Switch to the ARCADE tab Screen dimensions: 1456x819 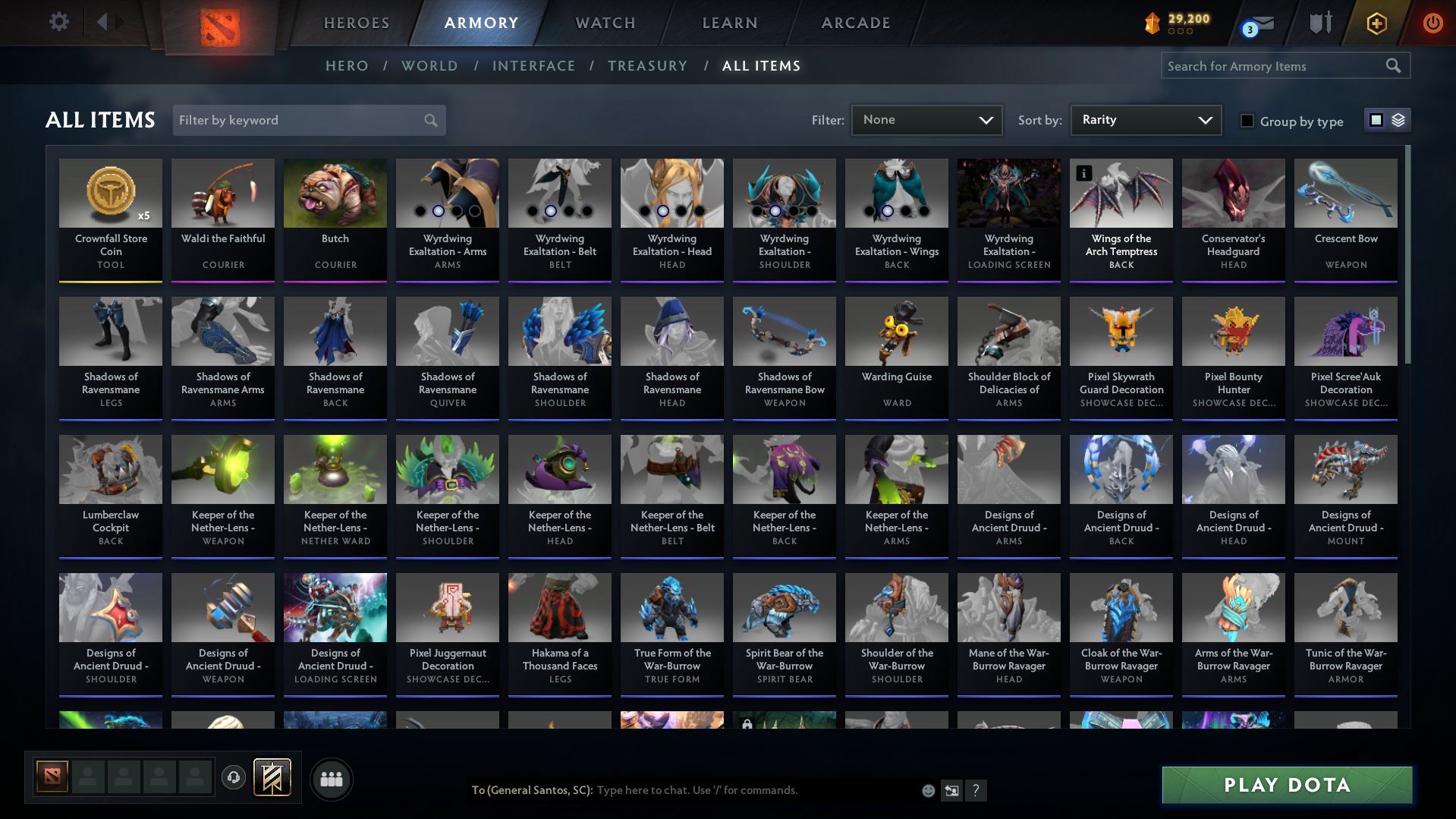[x=855, y=23]
